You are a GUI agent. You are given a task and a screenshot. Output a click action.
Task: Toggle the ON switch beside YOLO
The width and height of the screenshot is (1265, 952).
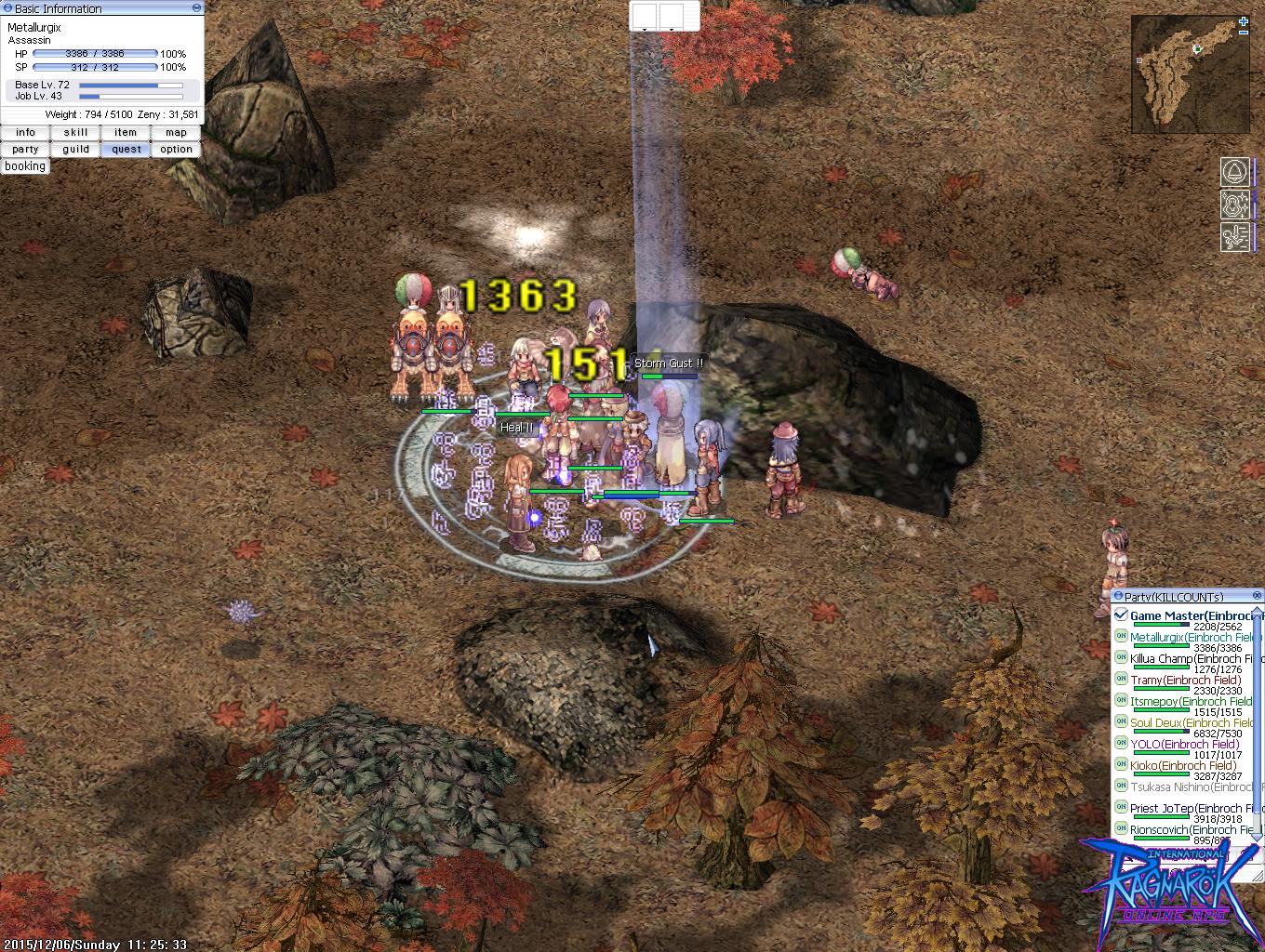point(1119,744)
